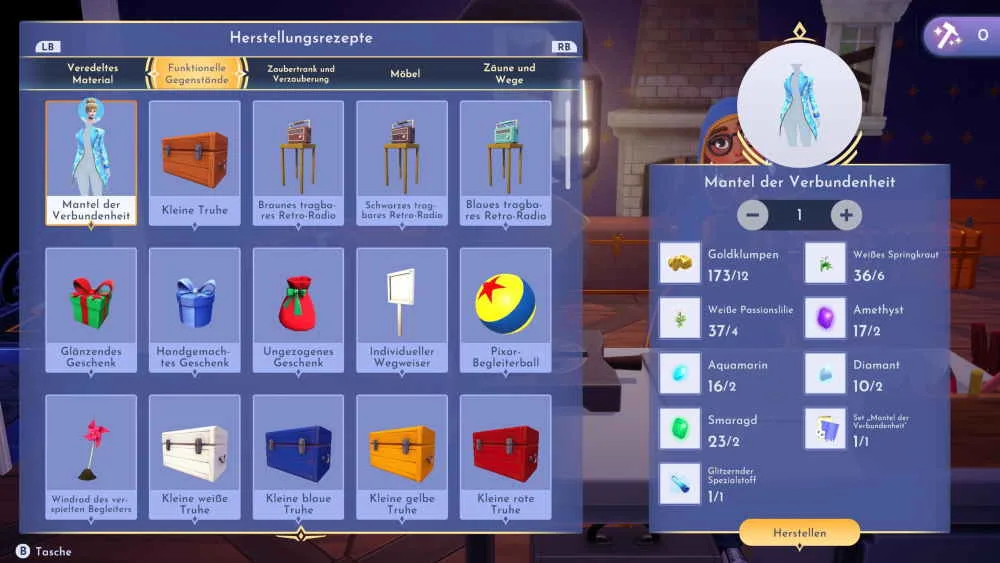This screenshot has height=563, width=1000.
Task: Increase crafting quantity with the plus button
Action: (x=846, y=215)
